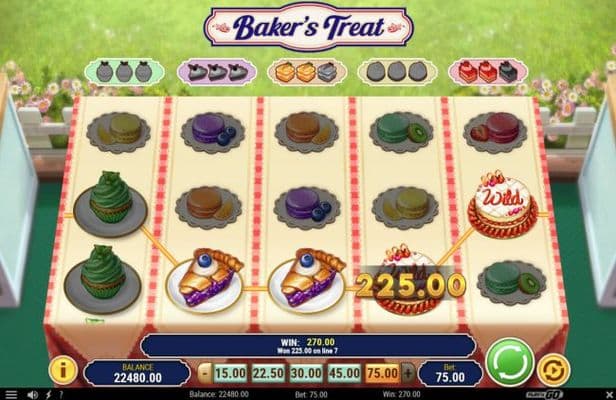Set the bet to 15.00
The width and height of the screenshot is (616, 400).
[229, 373]
